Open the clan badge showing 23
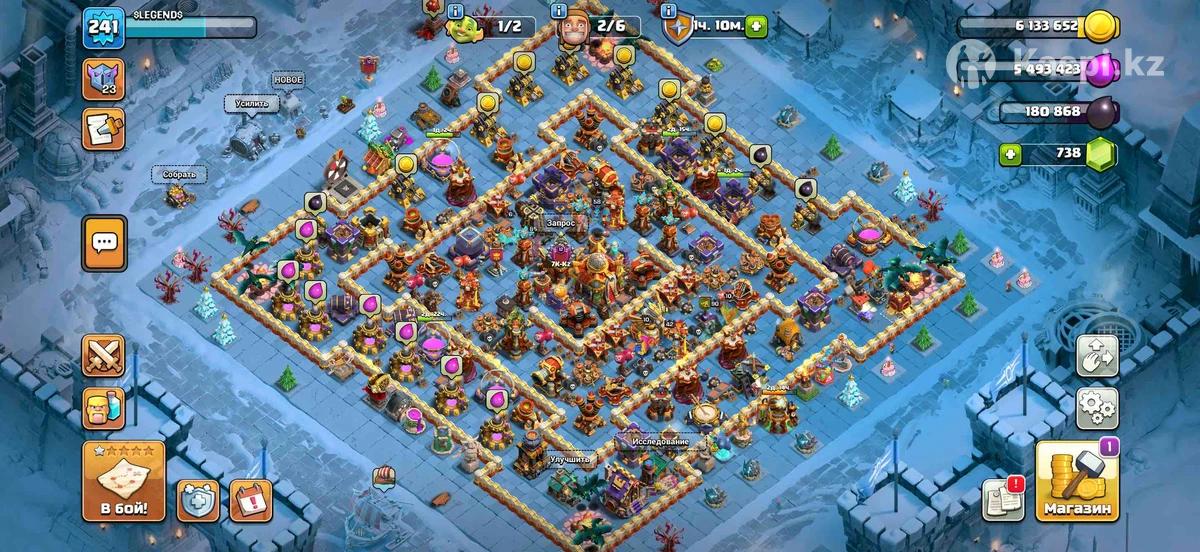The width and height of the screenshot is (1200, 552). (x=103, y=76)
